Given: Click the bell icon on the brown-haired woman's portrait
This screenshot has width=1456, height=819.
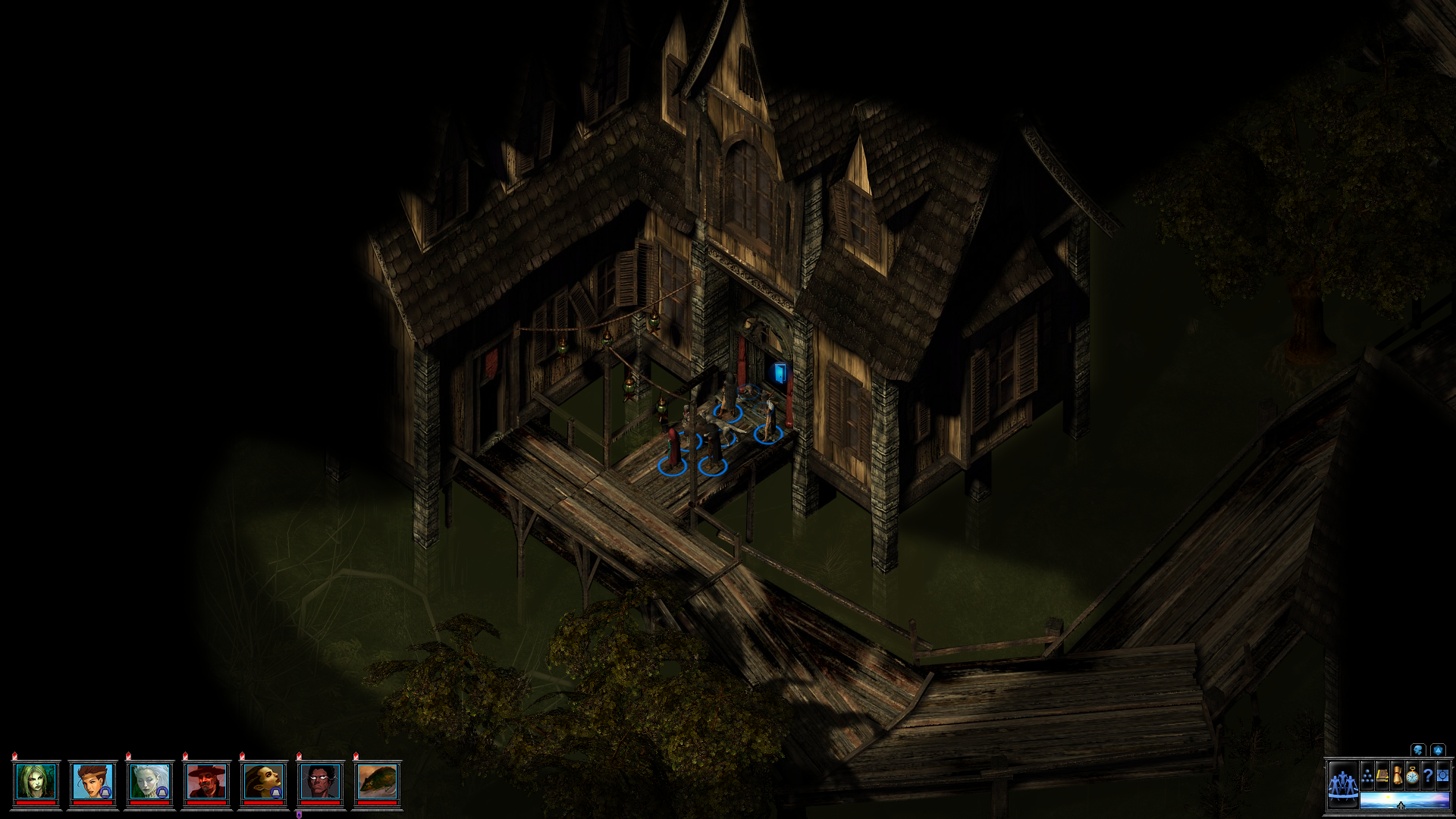Looking at the screenshot, I should pyautogui.click(x=105, y=792).
